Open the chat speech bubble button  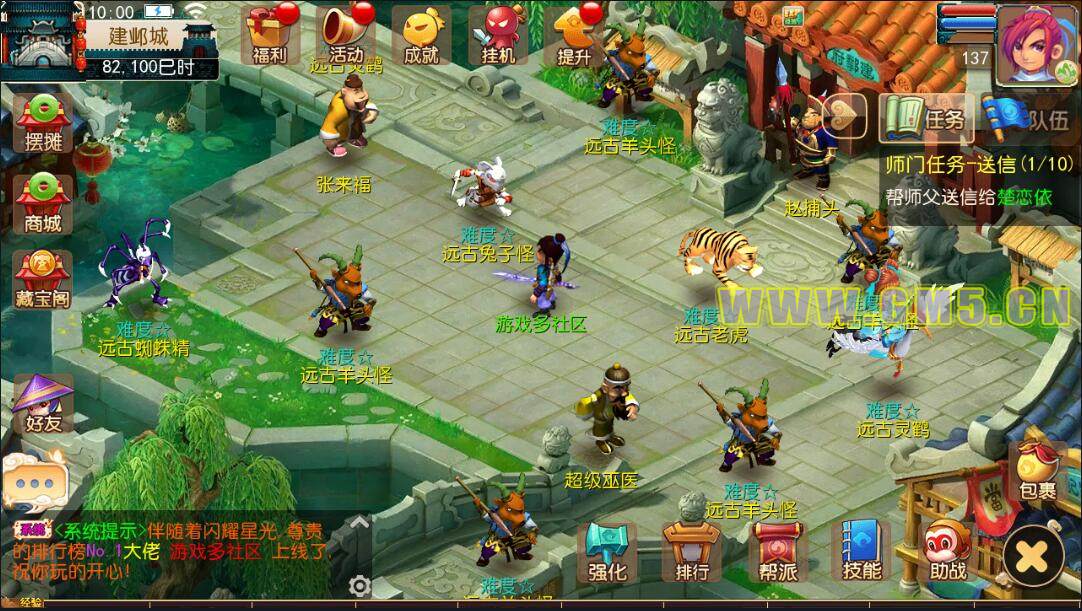(x=33, y=481)
